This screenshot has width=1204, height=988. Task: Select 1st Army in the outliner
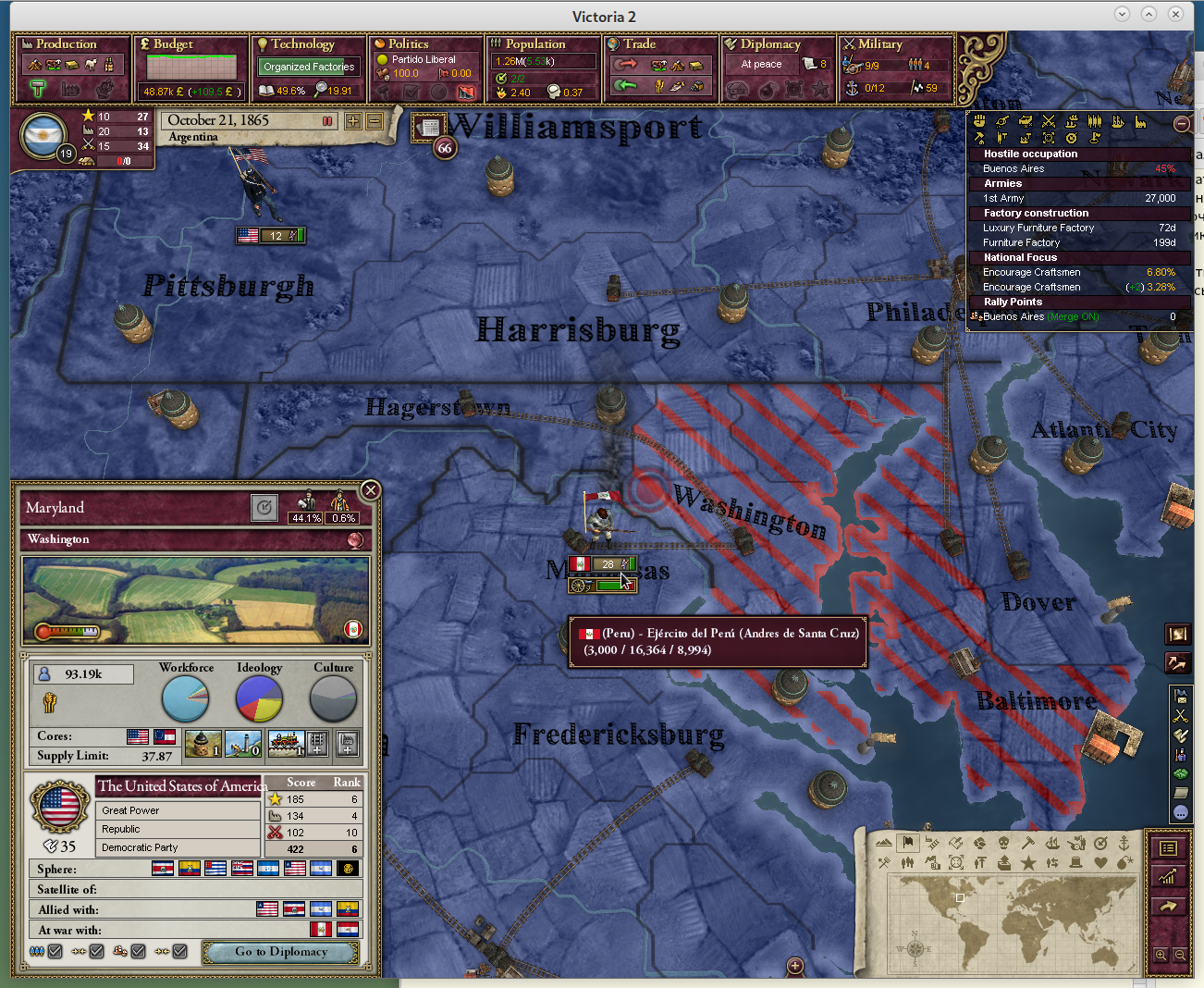(1004, 198)
